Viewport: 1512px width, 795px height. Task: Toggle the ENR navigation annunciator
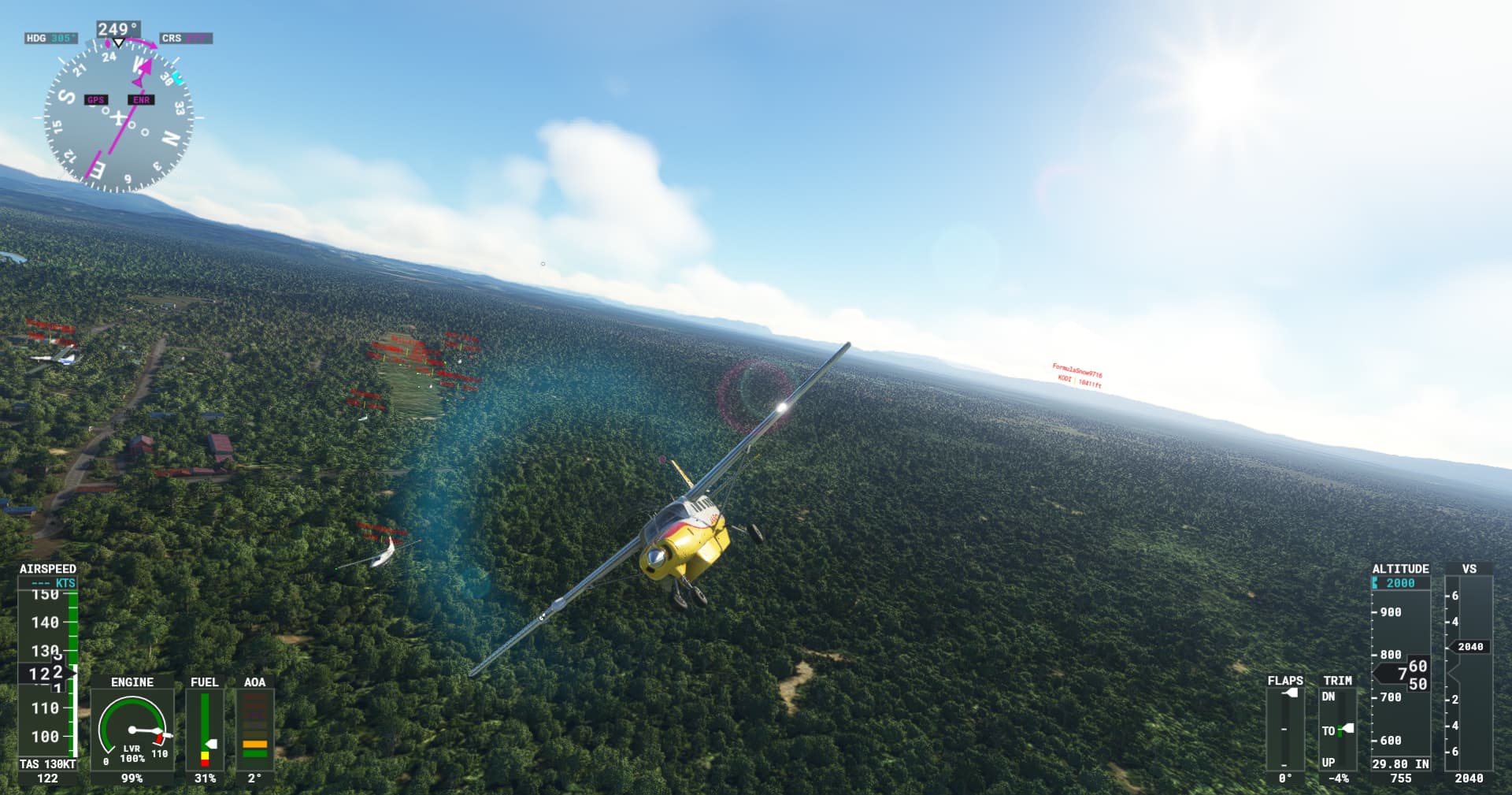[140, 100]
